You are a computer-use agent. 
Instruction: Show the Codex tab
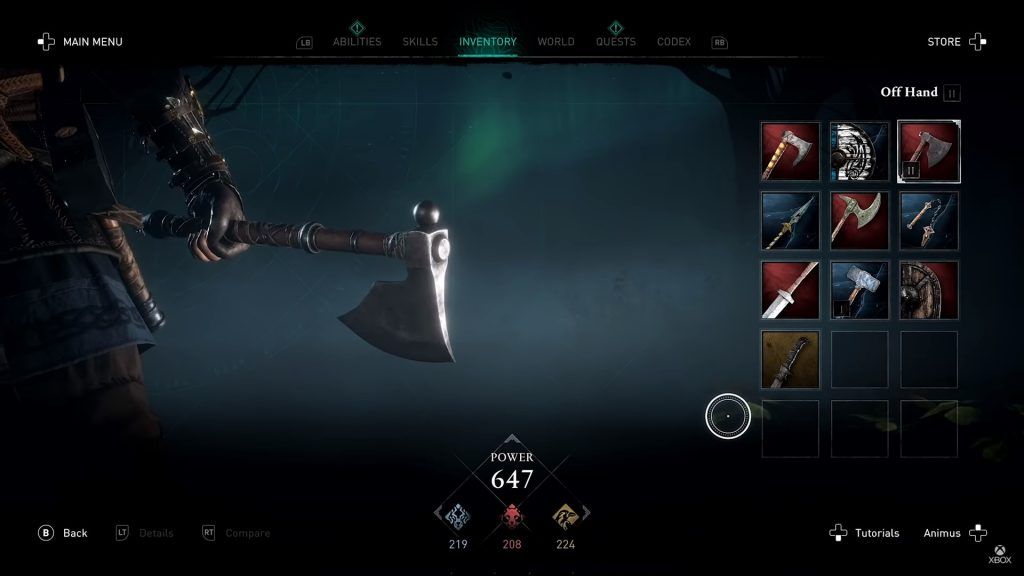(x=674, y=42)
